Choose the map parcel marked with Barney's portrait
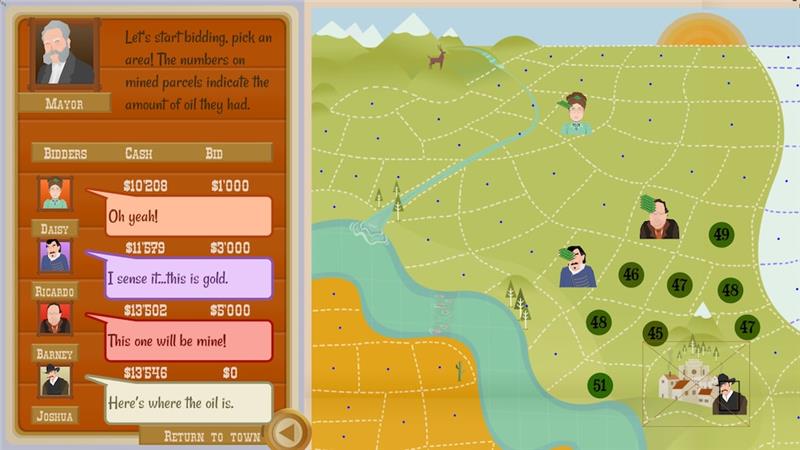The width and height of the screenshot is (800, 450). [659, 220]
